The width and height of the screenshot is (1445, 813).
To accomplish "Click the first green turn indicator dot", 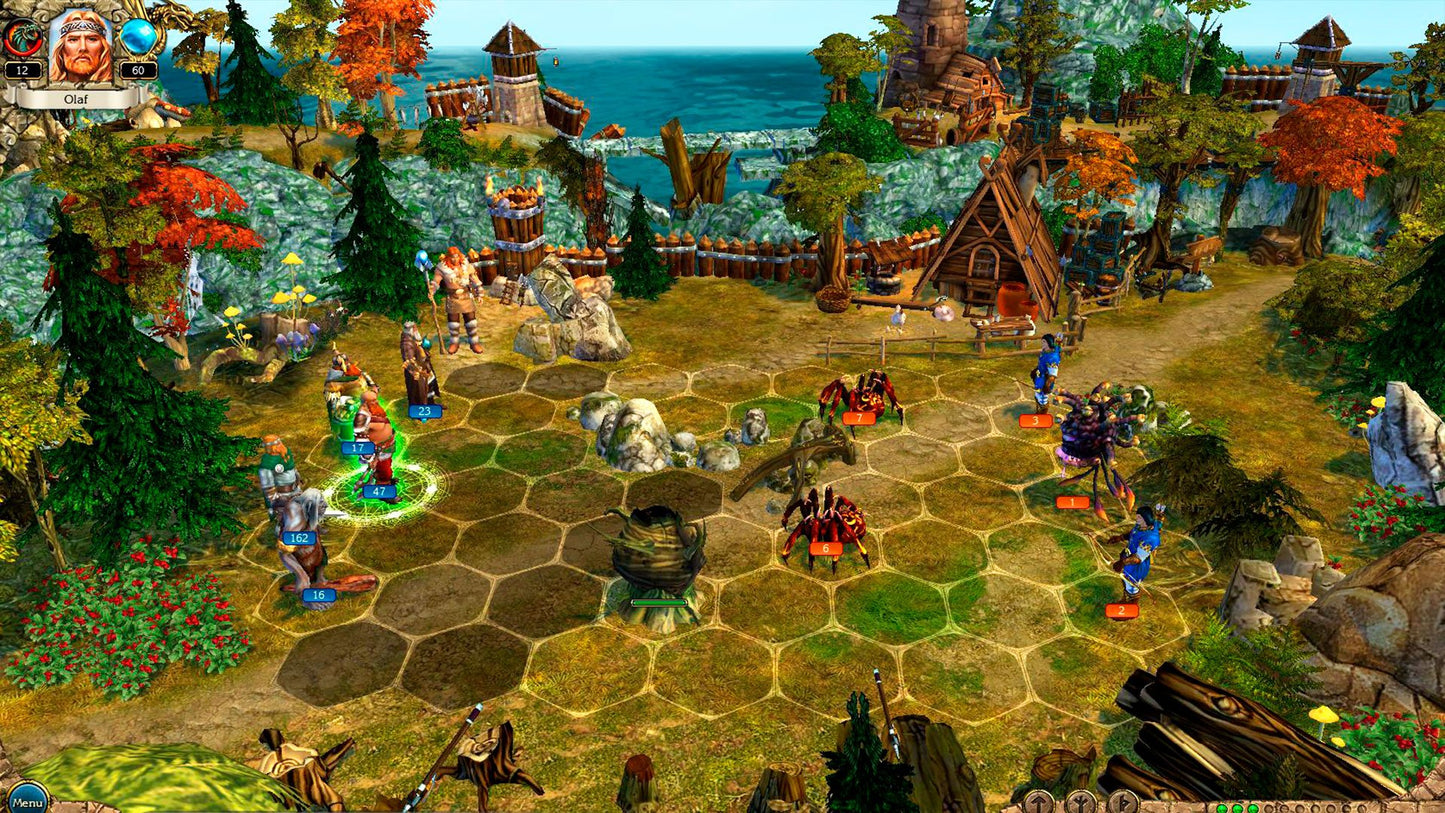I will pos(1222,808).
